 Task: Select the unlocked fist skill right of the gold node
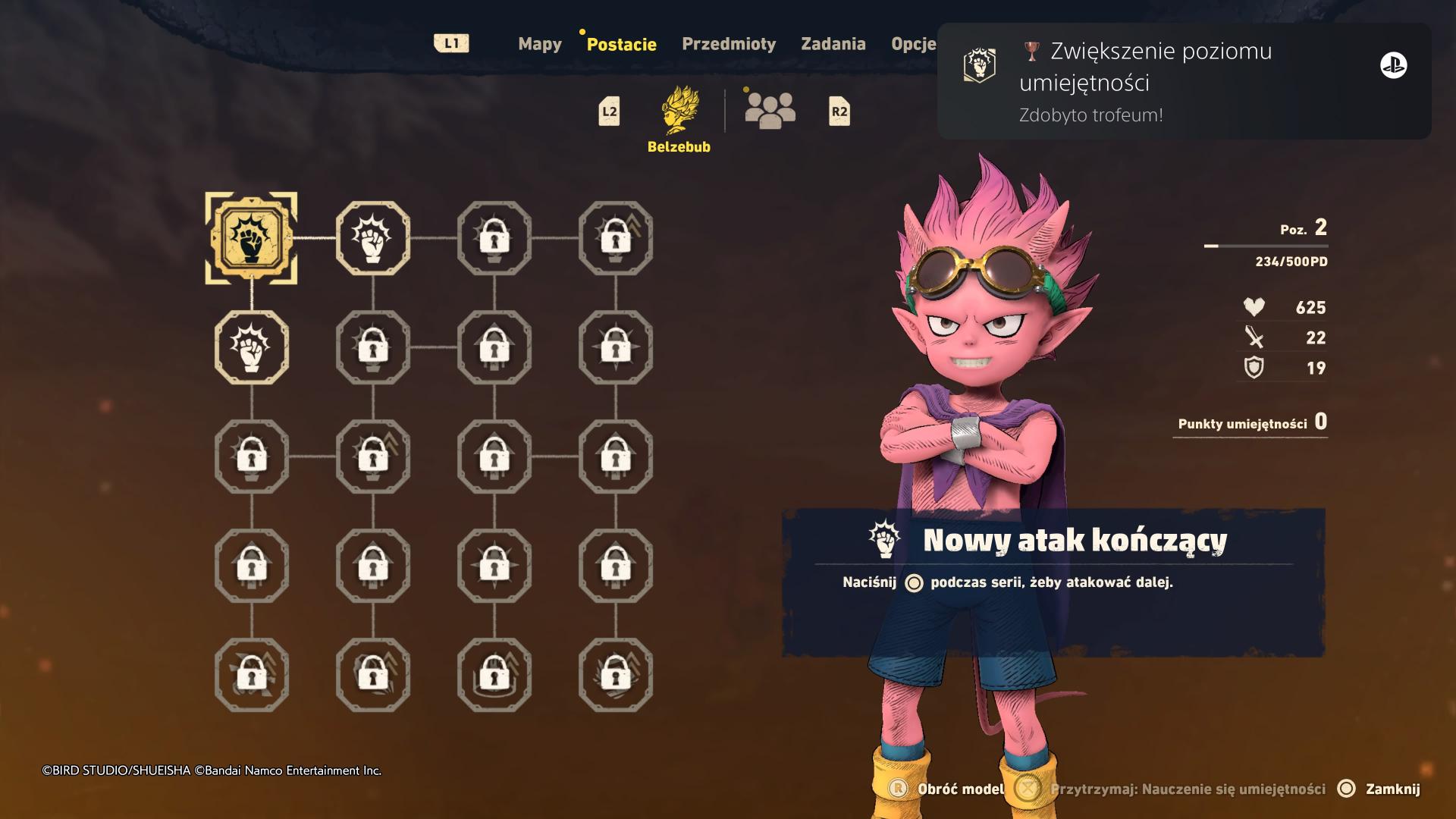pyautogui.click(x=372, y=238)
